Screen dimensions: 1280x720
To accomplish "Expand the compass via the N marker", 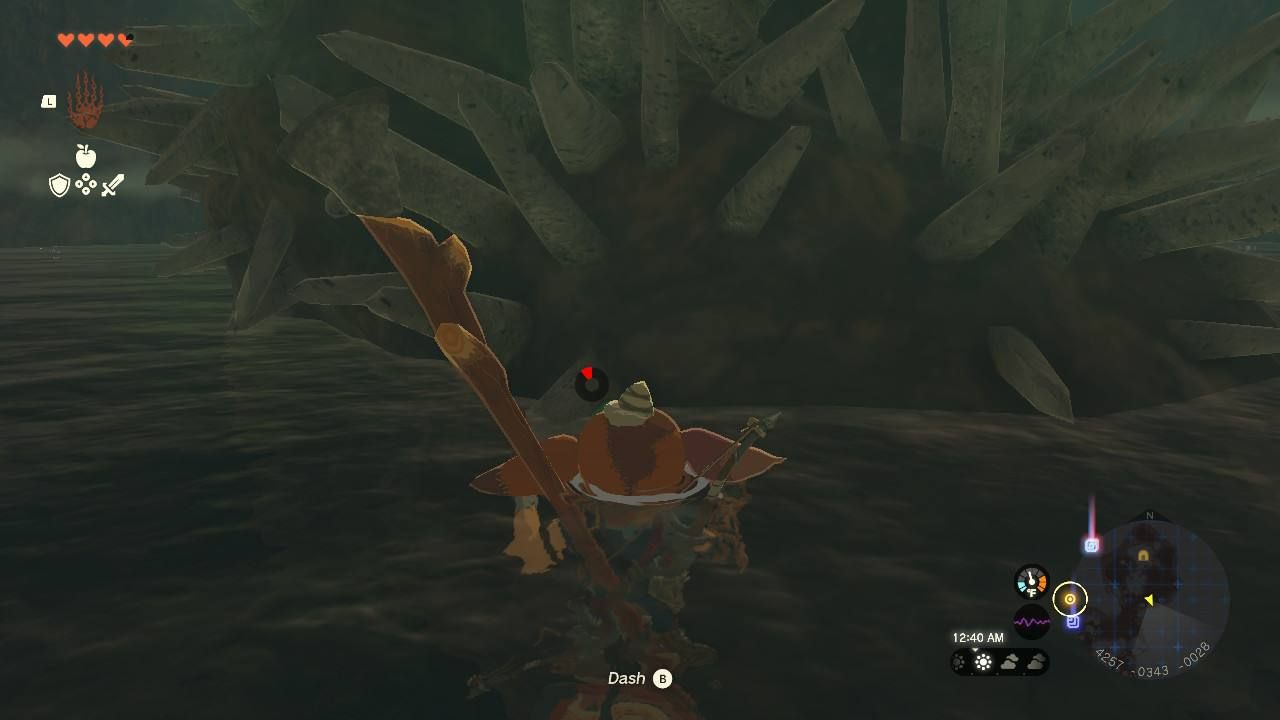I will click(x=1148, y=515).
